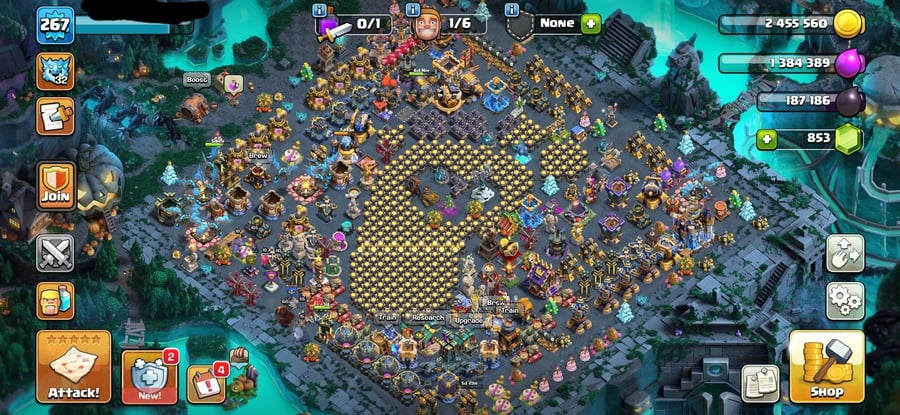
Task: Tap the Join clan shield button
Action: click(x=55, y=186)
